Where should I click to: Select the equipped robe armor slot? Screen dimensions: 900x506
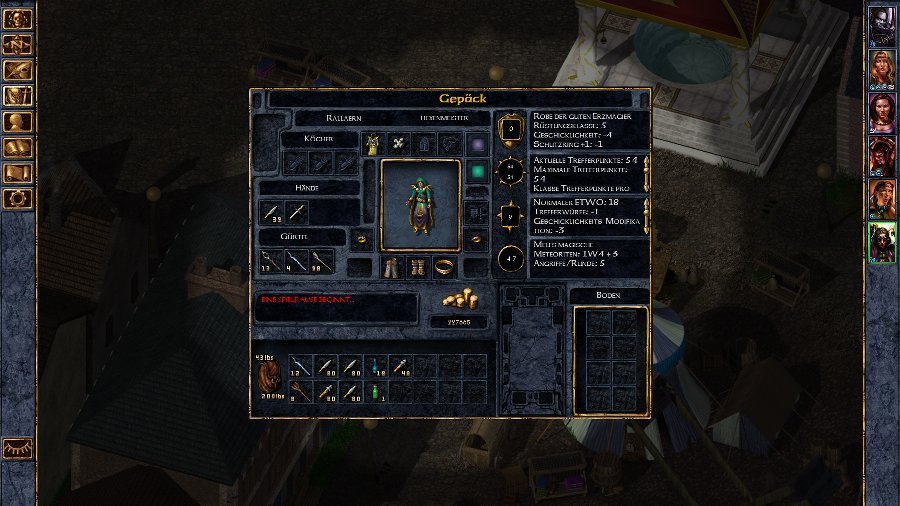point(374,144)
